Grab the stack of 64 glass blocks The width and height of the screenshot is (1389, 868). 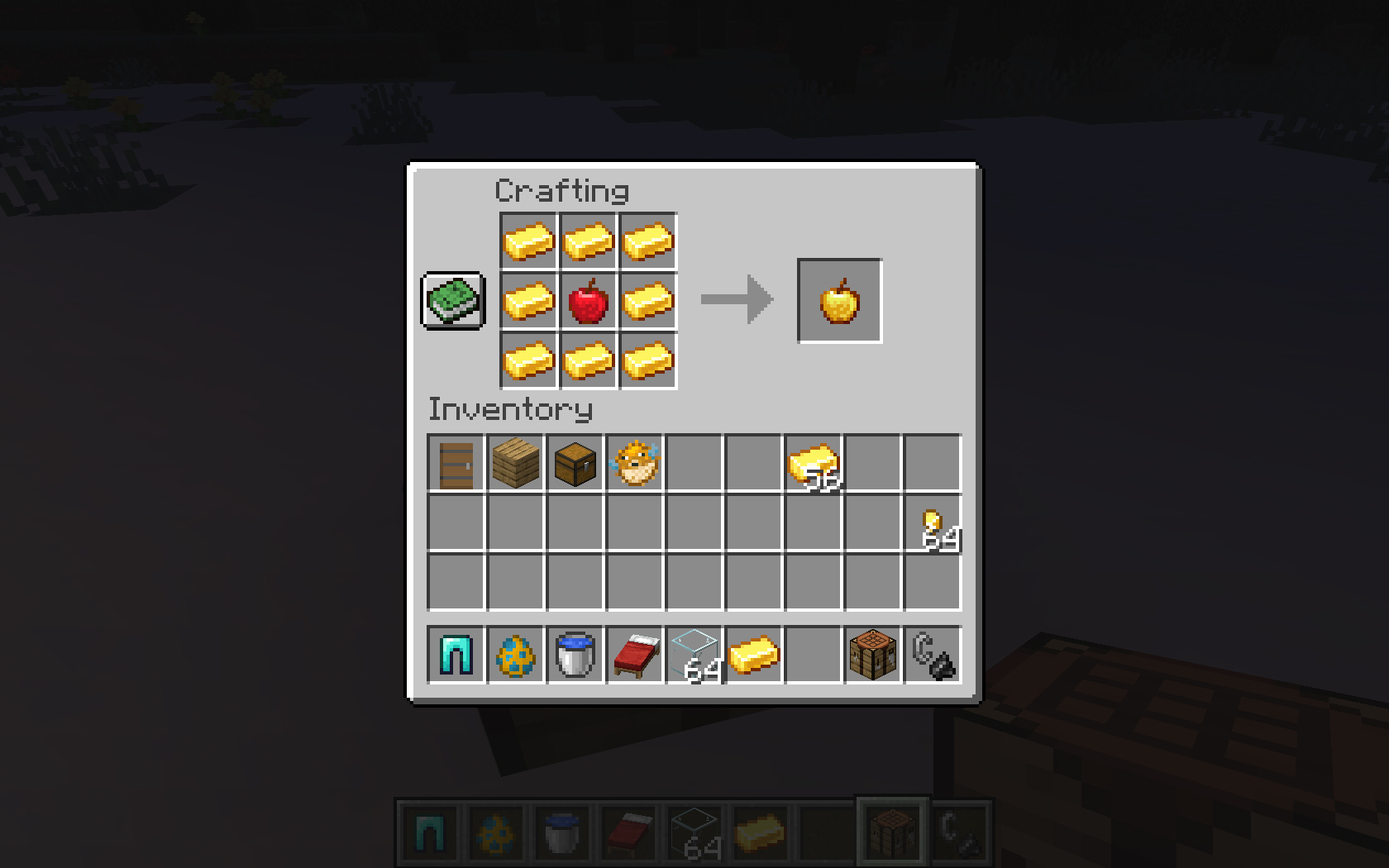(x=694, y=655)
